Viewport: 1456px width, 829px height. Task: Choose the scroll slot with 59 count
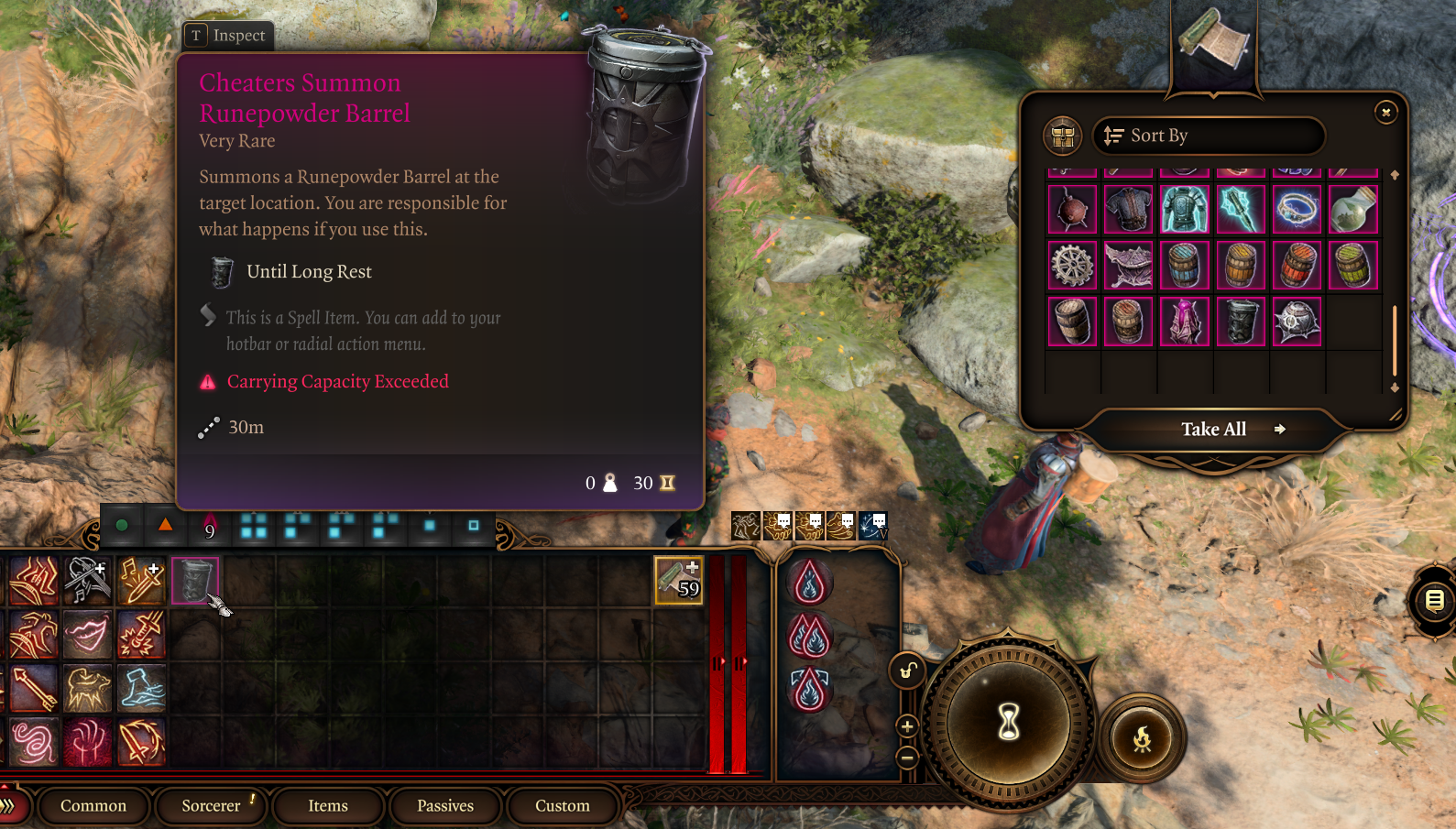pyautogui.click(x=678, y=580)
